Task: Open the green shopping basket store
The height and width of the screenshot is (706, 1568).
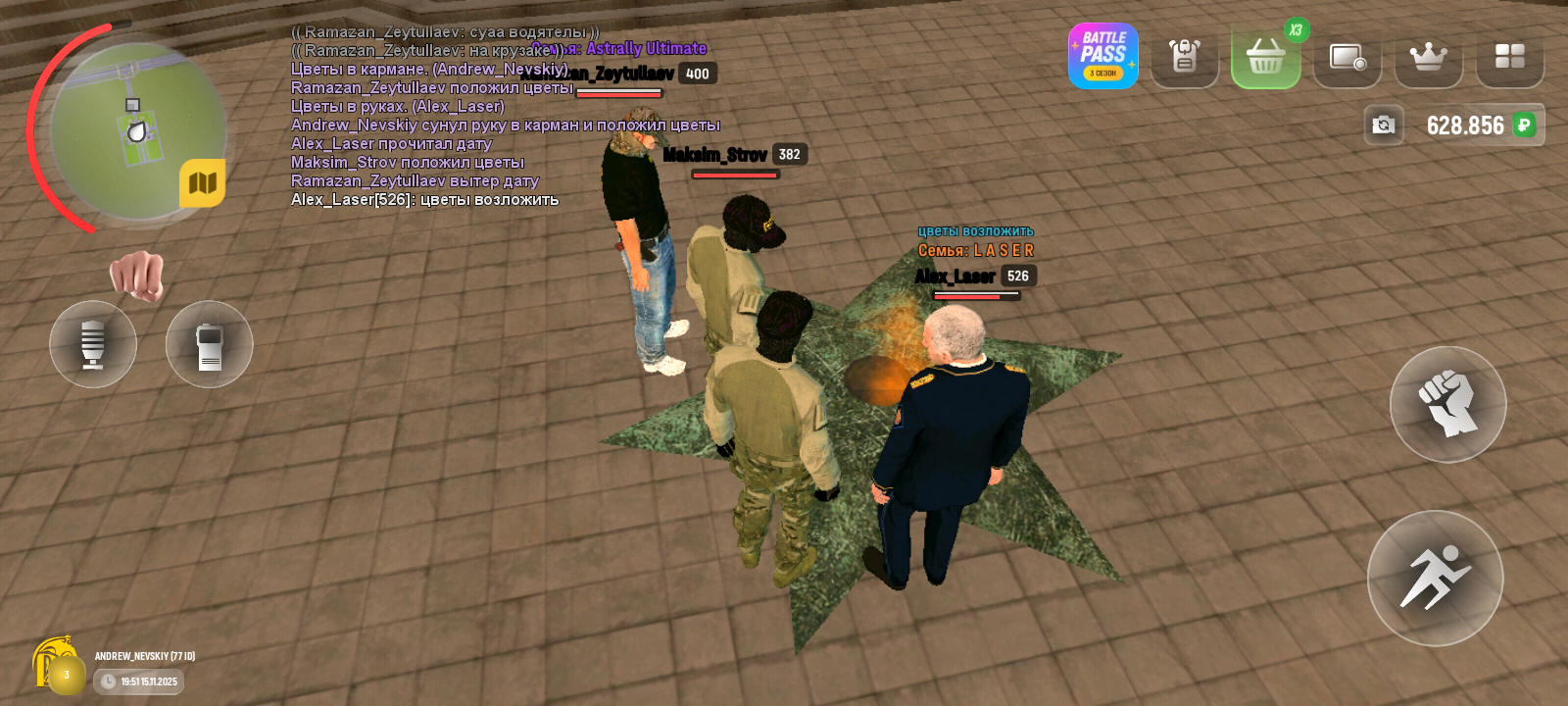Action: [x=1265, y=57]
